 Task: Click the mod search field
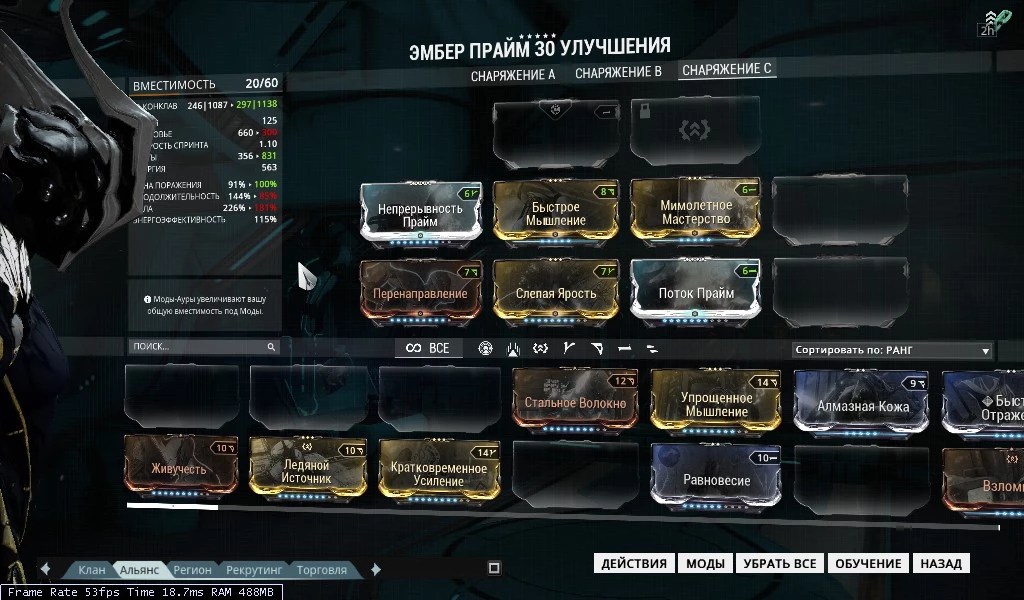(198, 347)
